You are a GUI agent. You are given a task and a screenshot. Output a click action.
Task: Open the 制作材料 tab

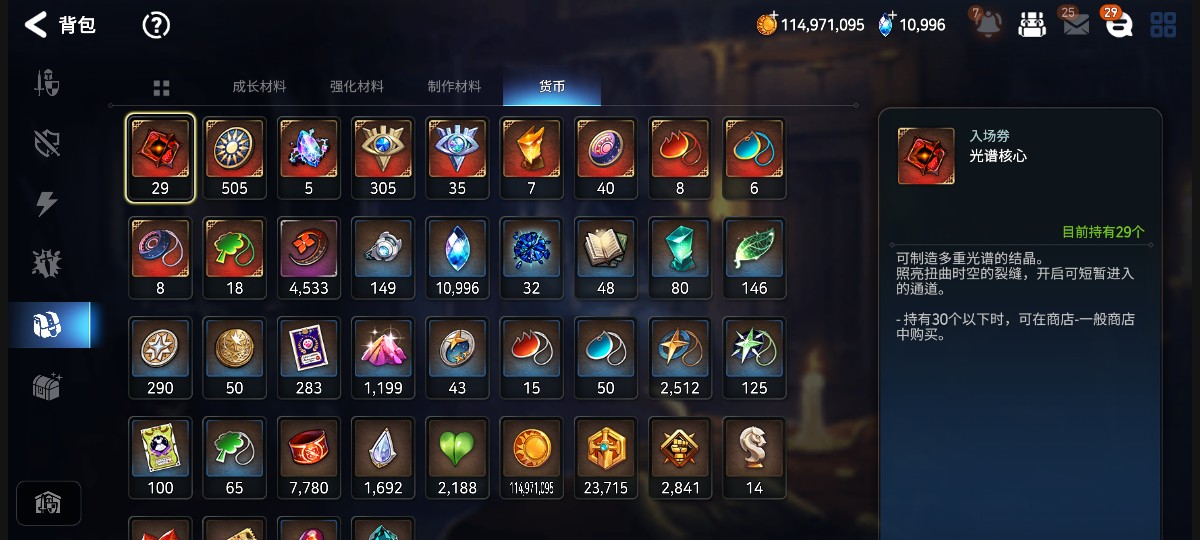coord(454,87)
